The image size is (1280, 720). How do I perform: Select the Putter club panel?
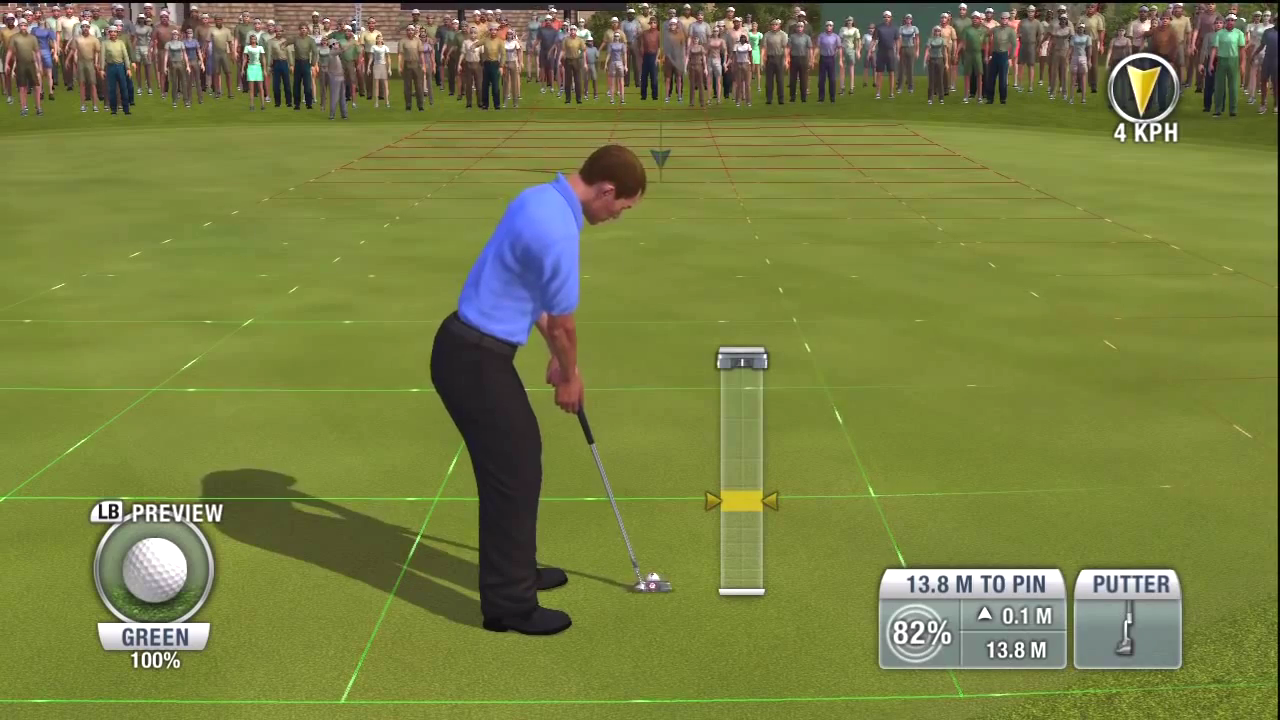[1127, 619]
